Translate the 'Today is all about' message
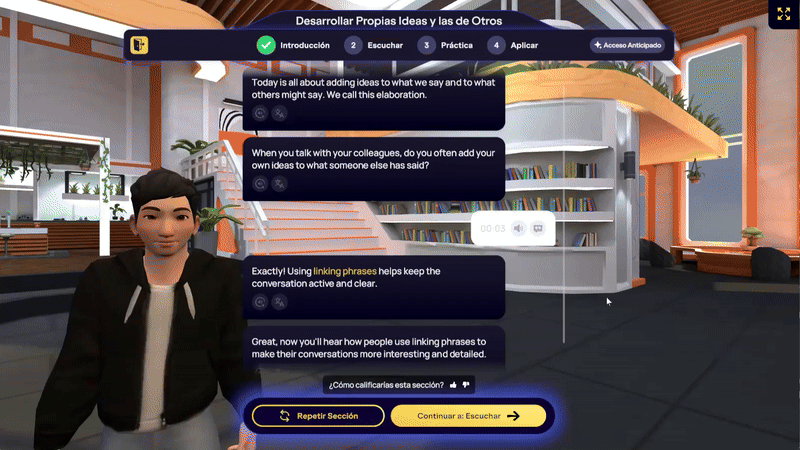The image size is (800, 450). tap(279, 114)
